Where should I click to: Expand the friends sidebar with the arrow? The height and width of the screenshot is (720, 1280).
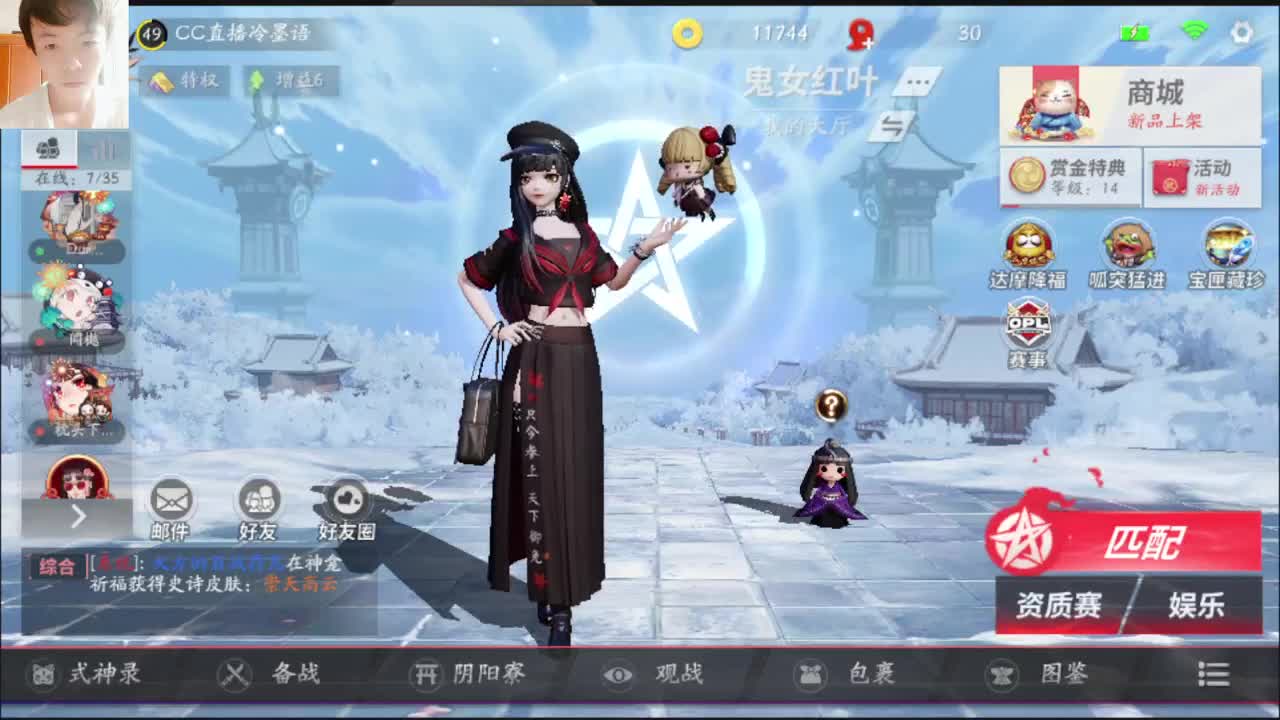click(78, 517)
